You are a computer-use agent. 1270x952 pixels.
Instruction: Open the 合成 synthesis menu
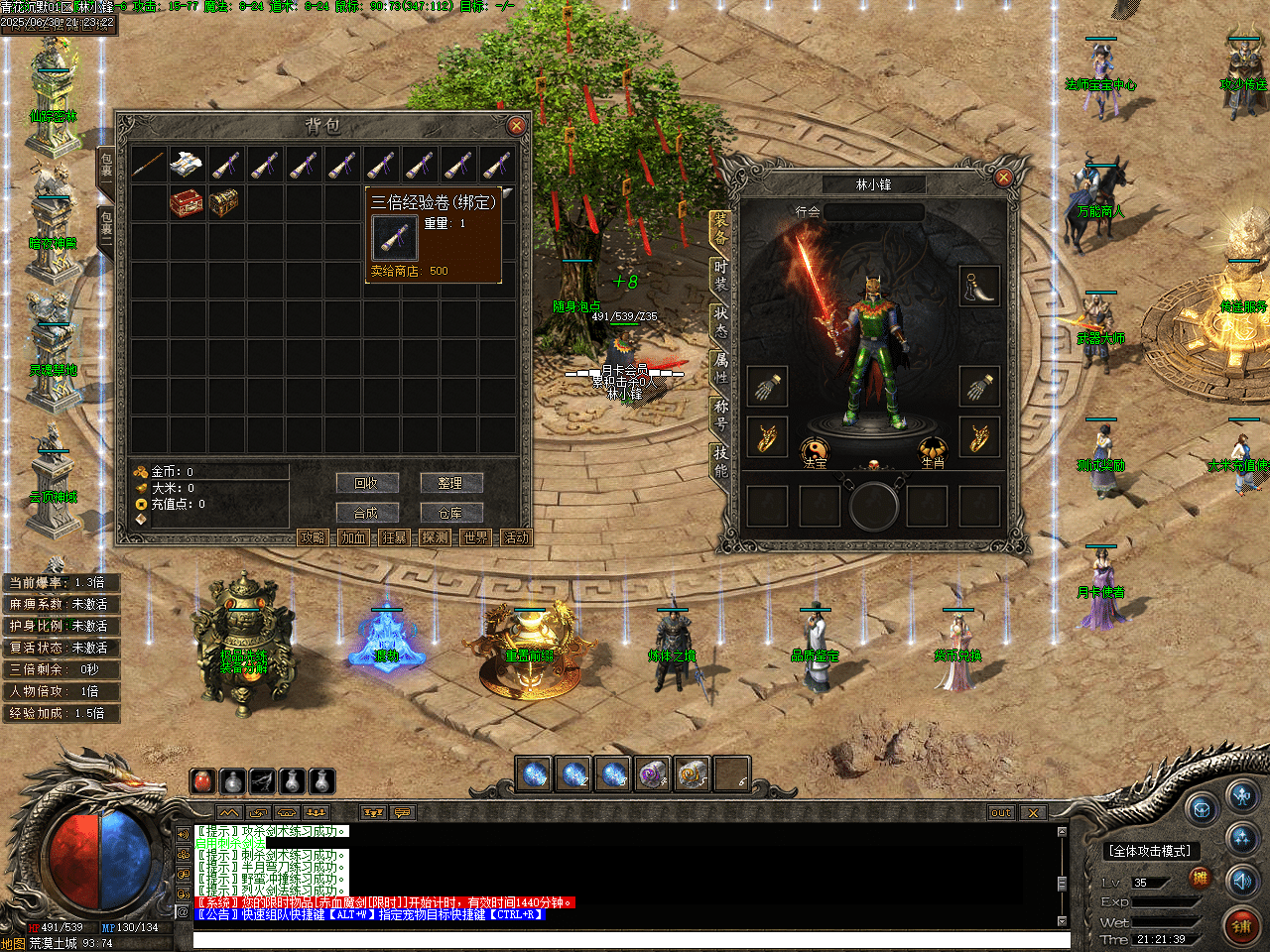click(x=366, y=513)
